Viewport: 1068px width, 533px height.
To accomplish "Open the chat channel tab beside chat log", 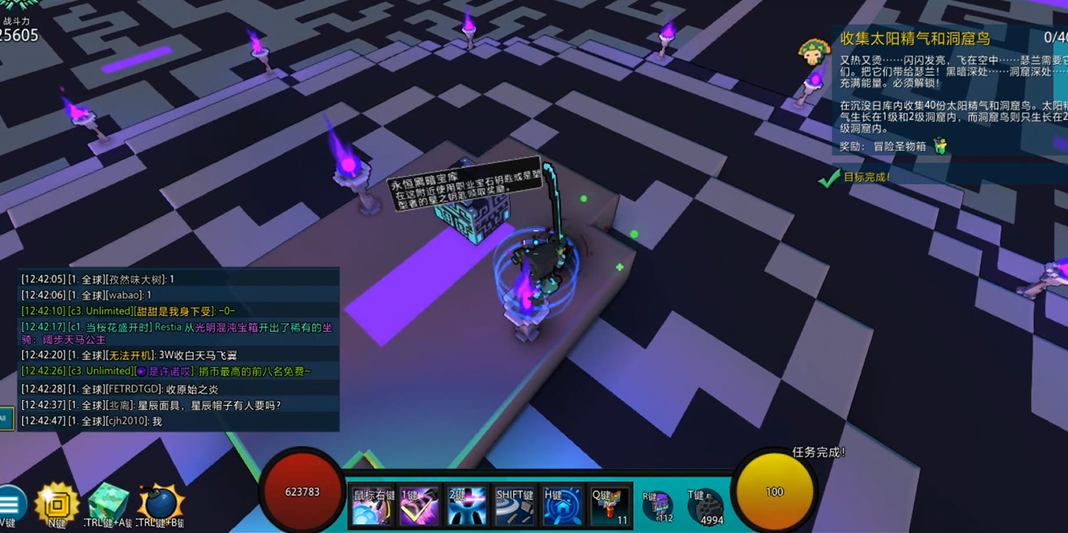I will click(x=6, y=417).
